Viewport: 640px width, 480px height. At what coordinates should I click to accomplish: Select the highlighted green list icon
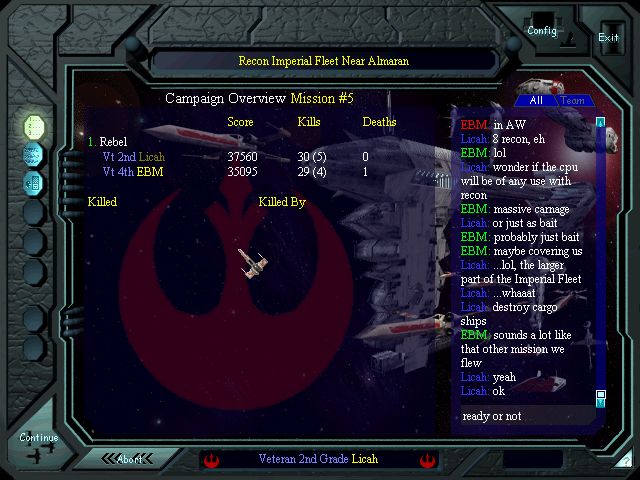coord(34,126)
